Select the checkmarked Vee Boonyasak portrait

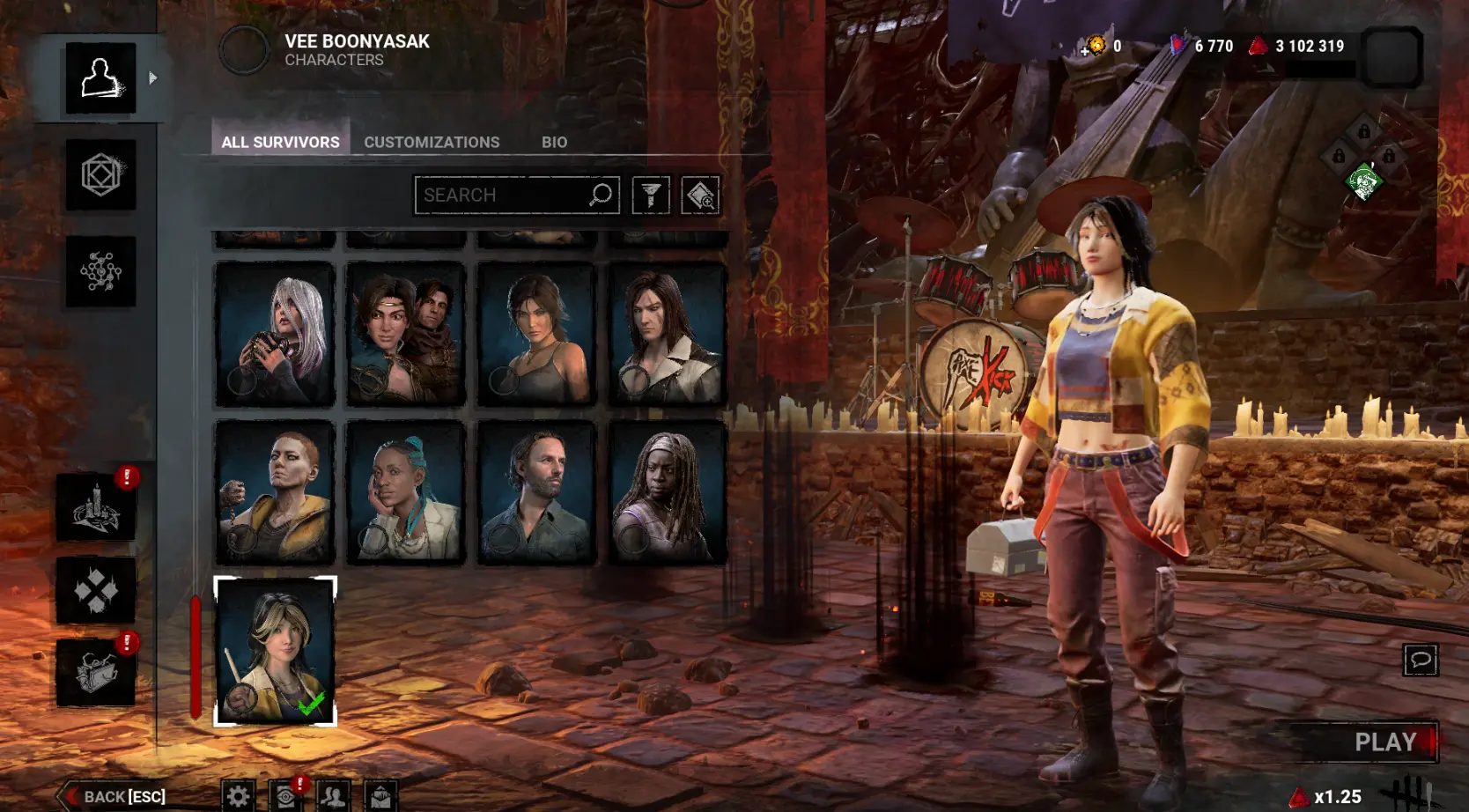(275, 651)
